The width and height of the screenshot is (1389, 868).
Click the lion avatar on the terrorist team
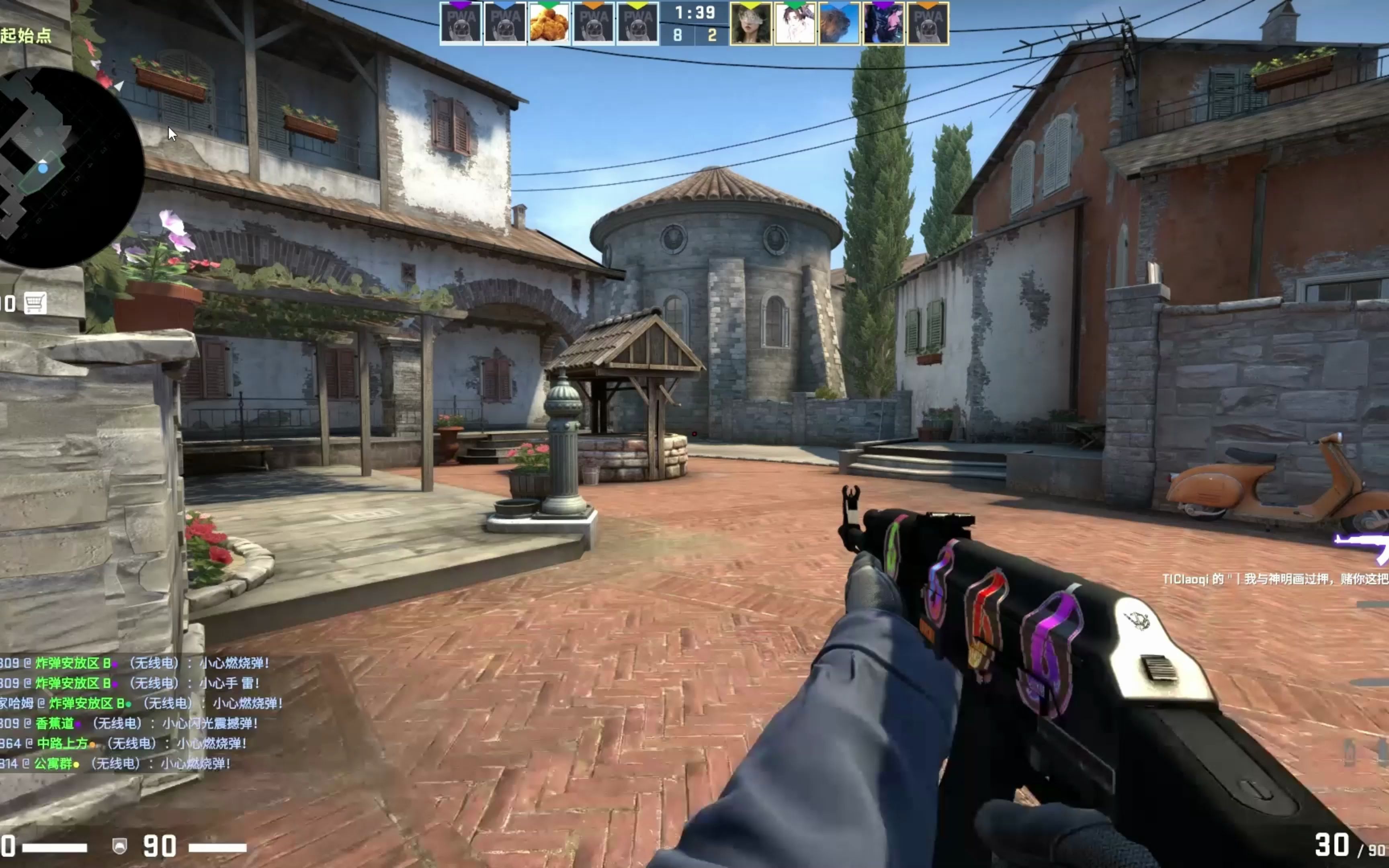click(x=840, y=26)
